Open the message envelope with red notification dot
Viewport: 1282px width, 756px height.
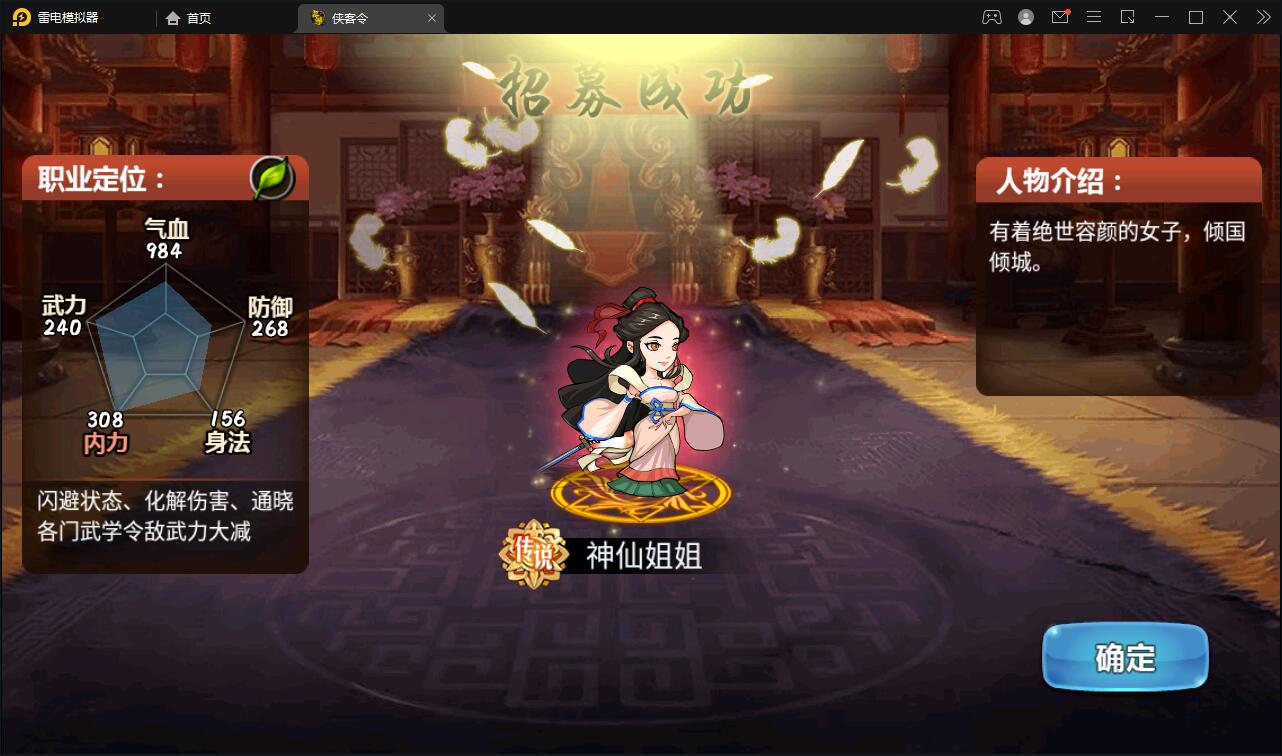click(x=1059, y=17)
